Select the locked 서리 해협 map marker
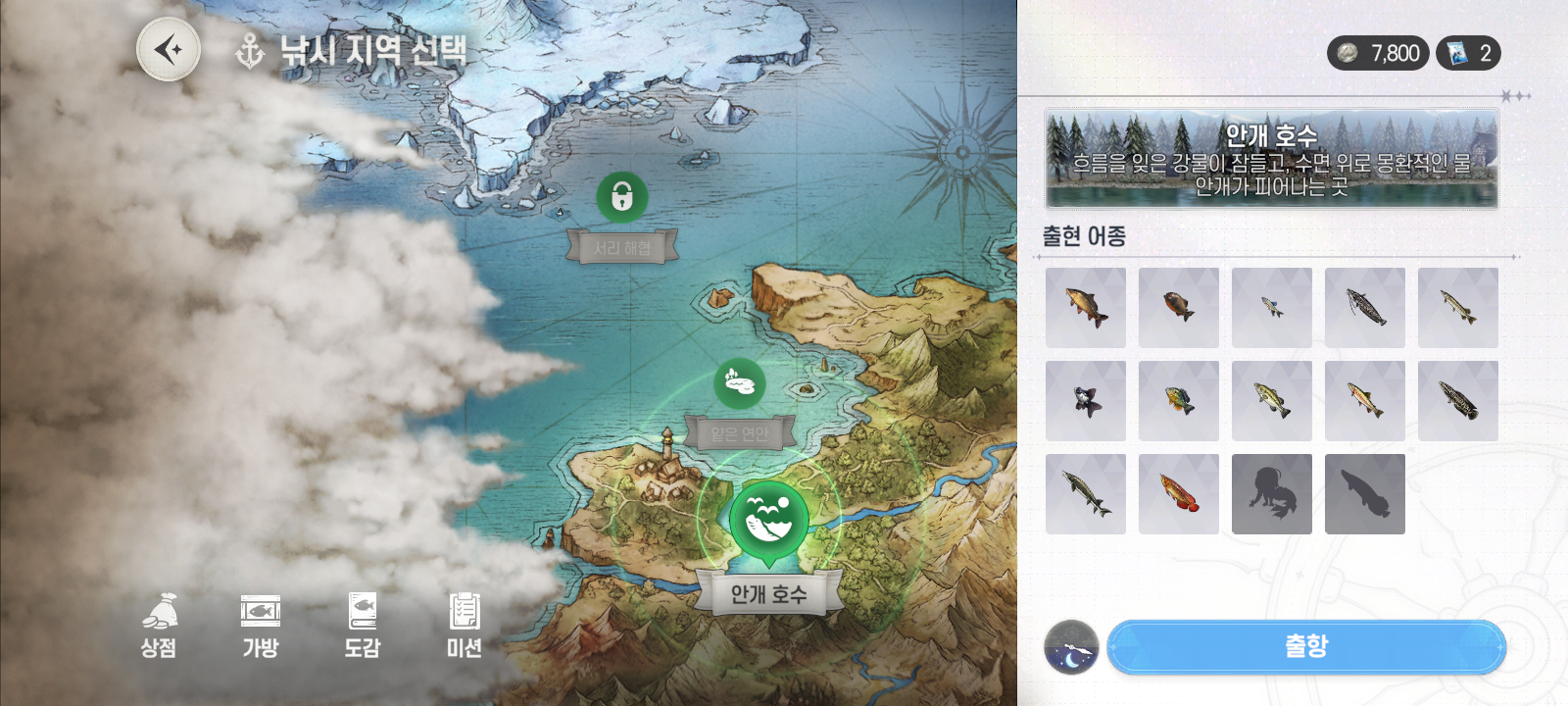 point(621,198)
